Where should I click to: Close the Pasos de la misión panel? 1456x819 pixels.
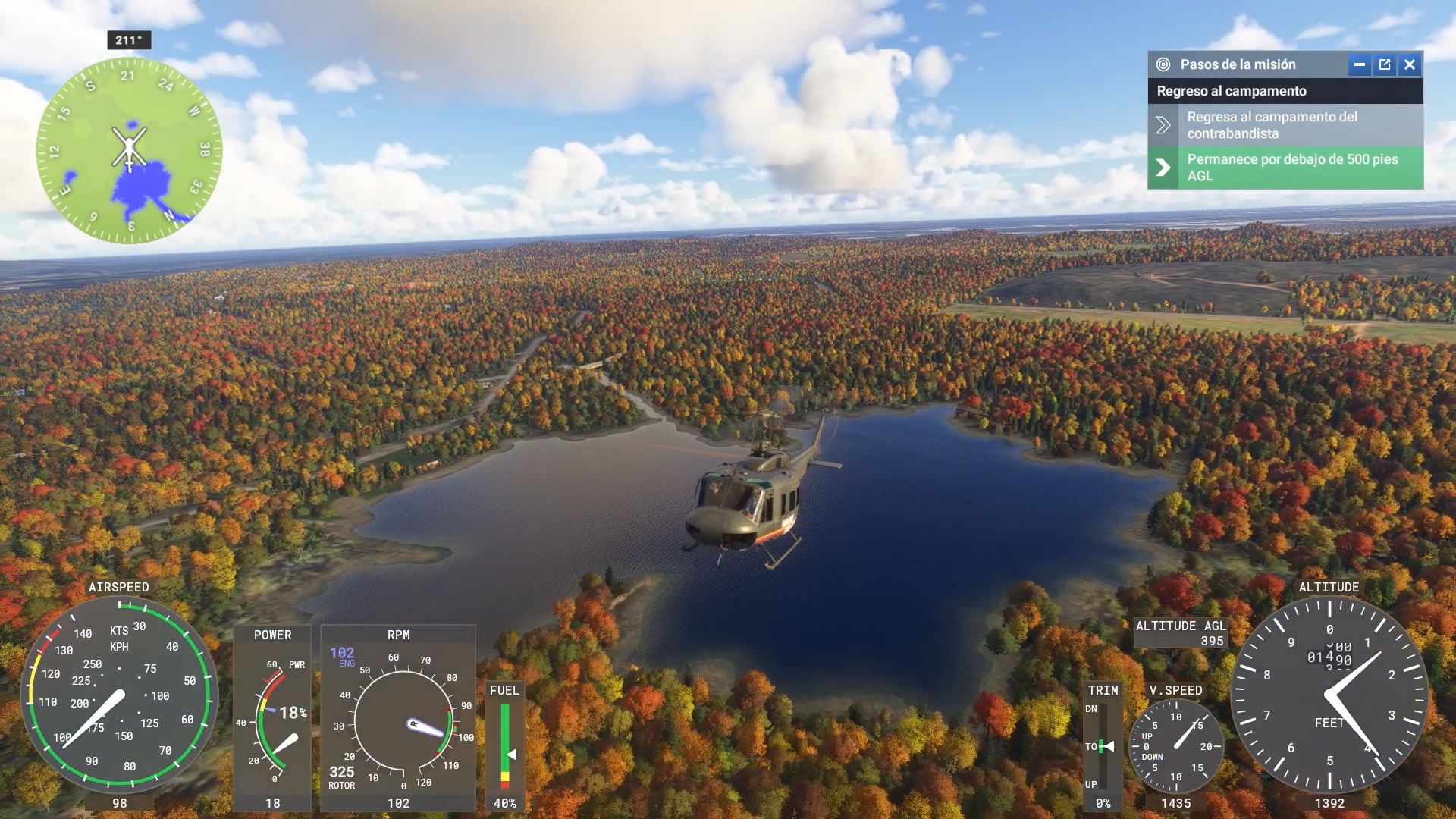click(x=1410, y=64)
